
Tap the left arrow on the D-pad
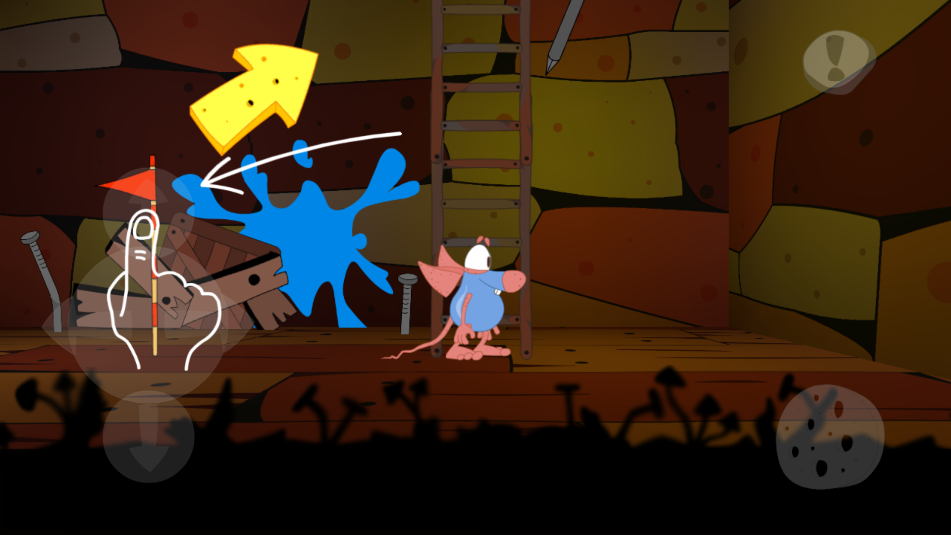[75, 325]
